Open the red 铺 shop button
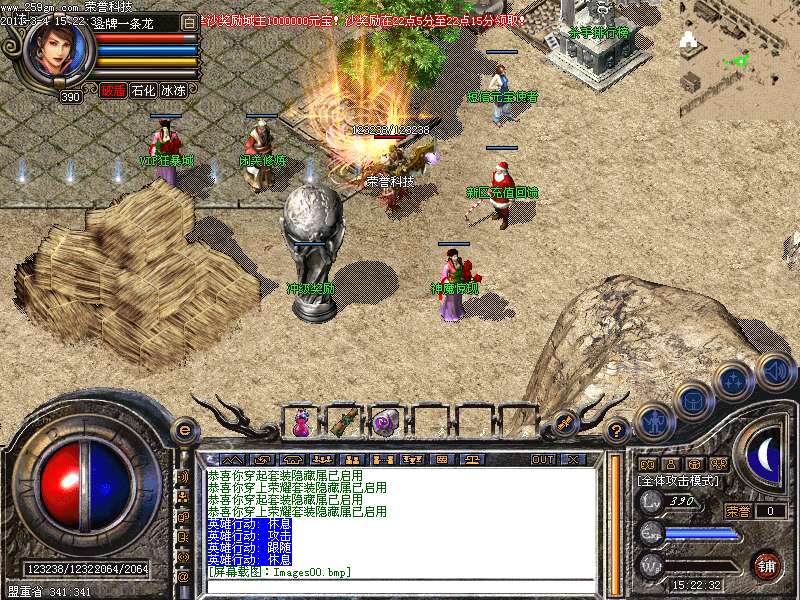800x600 pixels. tap(766, 566)
